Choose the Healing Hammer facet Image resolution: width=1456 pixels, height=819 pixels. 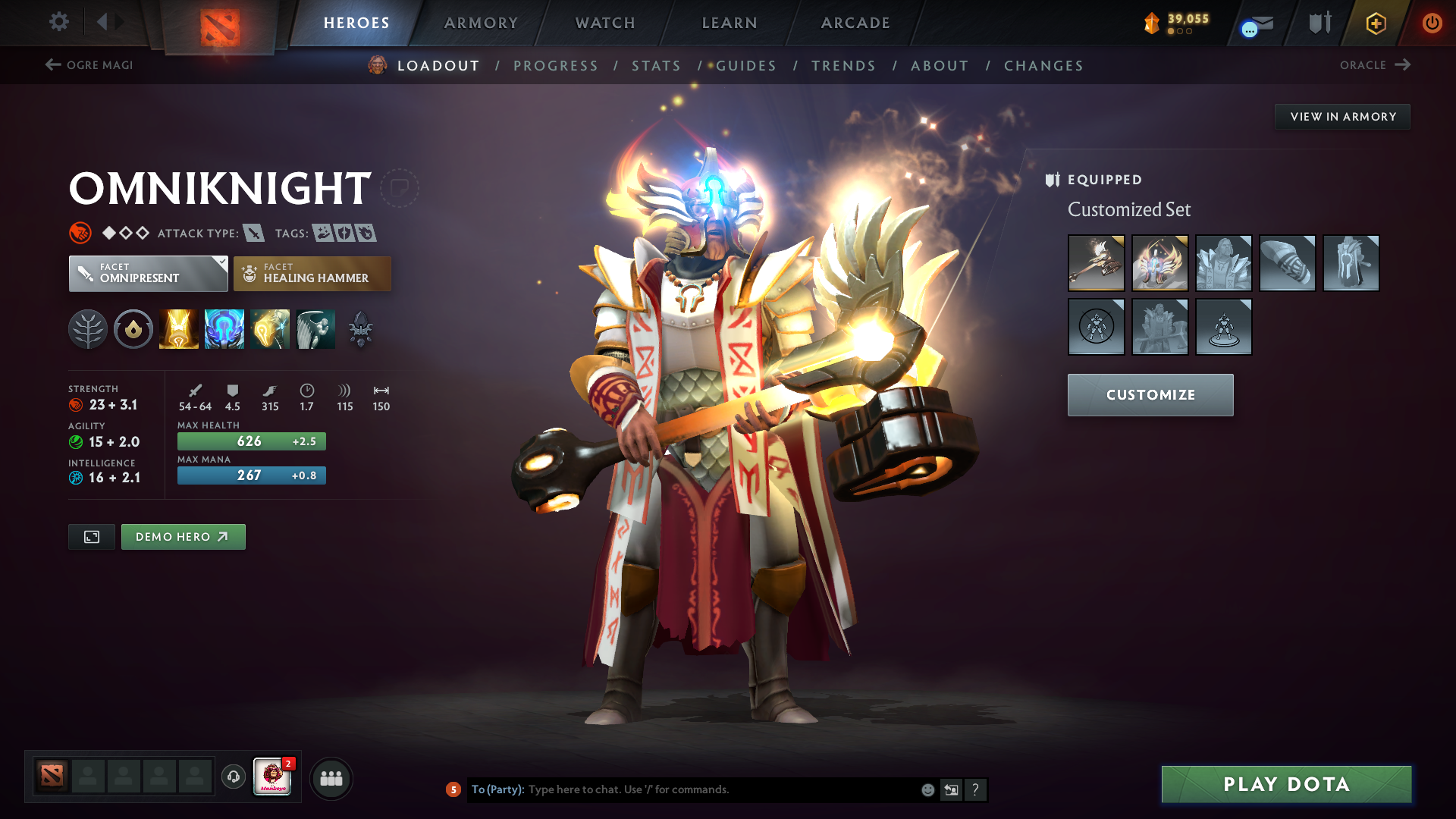click(x=312, y=274)
